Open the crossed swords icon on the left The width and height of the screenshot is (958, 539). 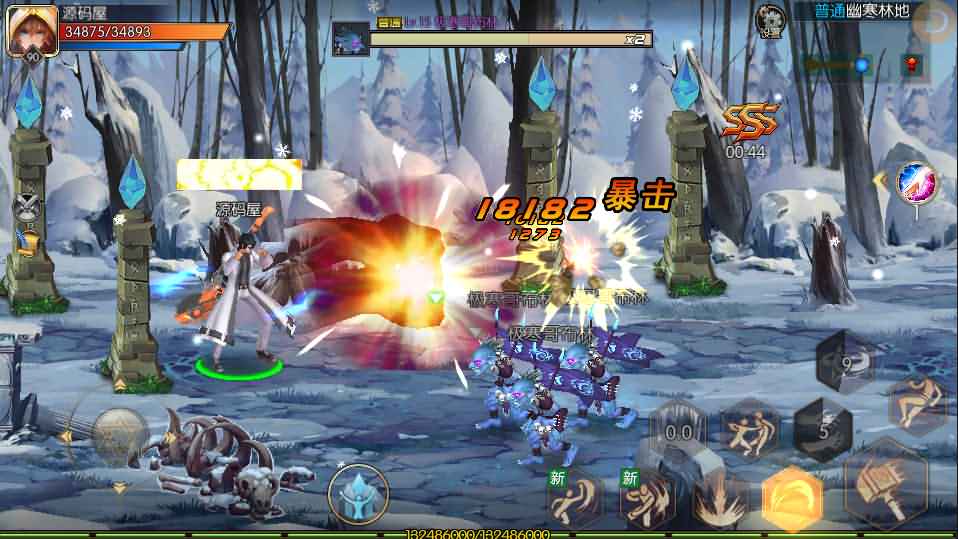point(26,208)
